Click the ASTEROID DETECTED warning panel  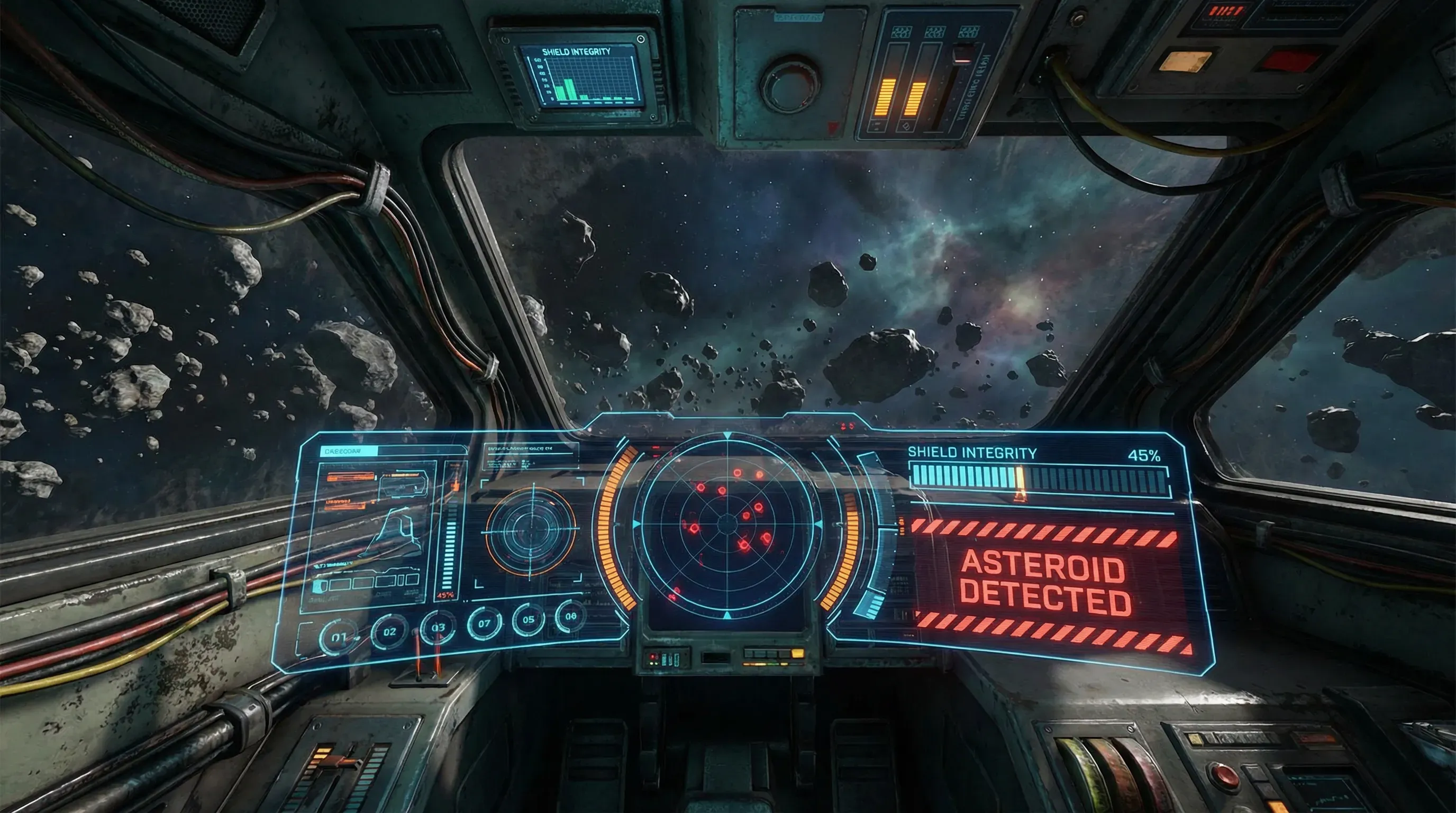[1044, 582]
